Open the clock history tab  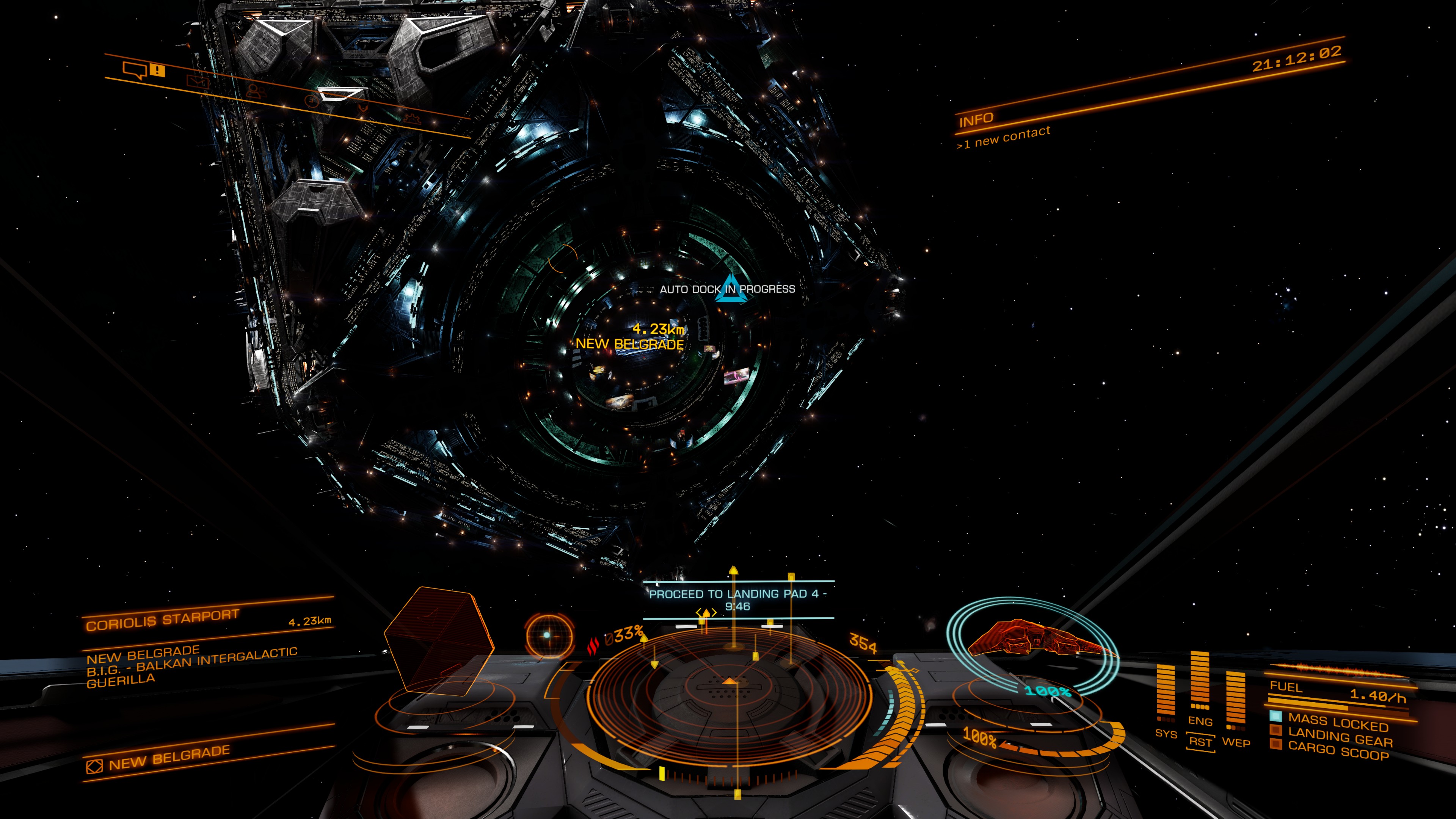pos(311,102)
